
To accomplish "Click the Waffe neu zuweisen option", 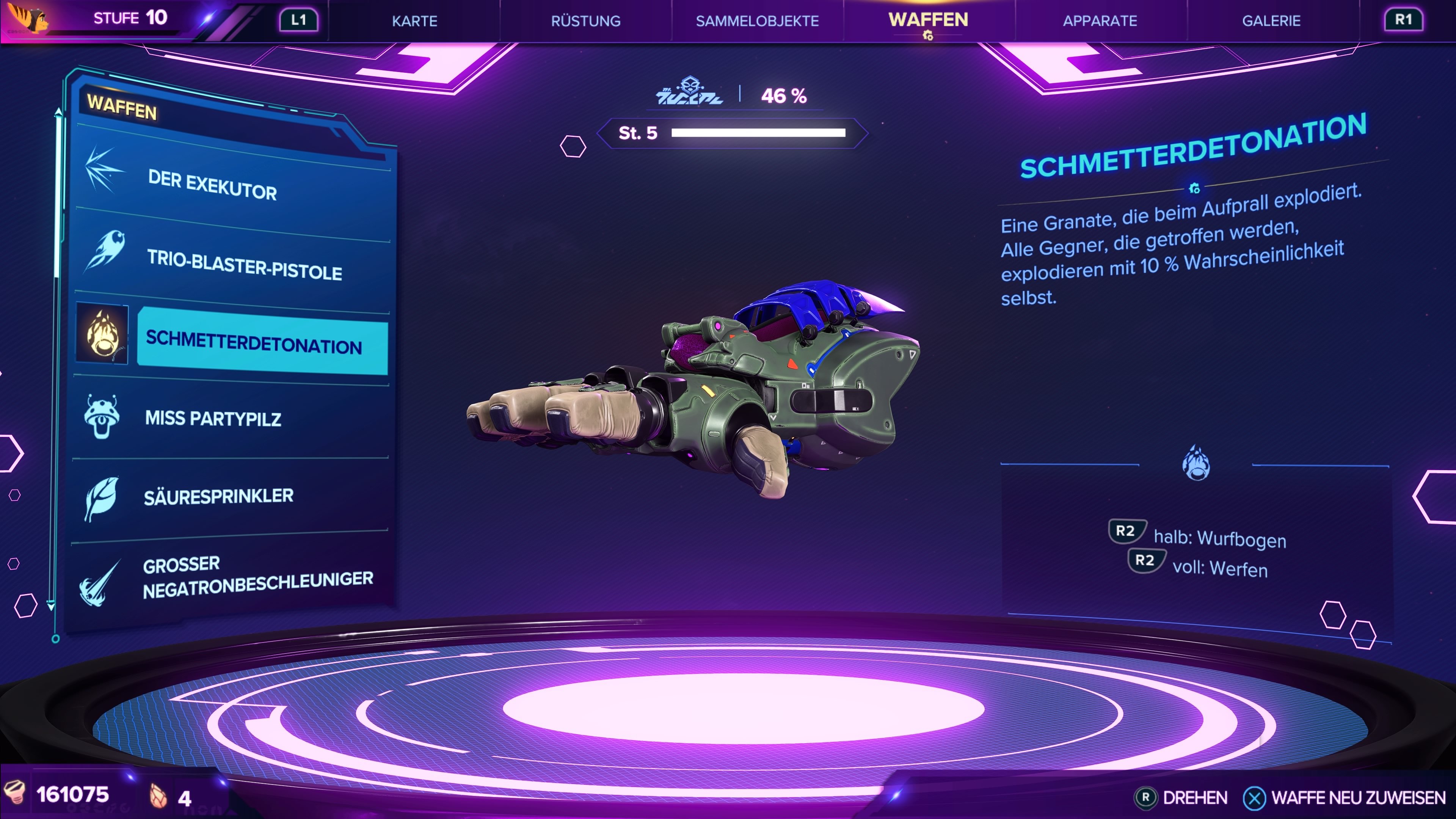I will point(1345,797).
